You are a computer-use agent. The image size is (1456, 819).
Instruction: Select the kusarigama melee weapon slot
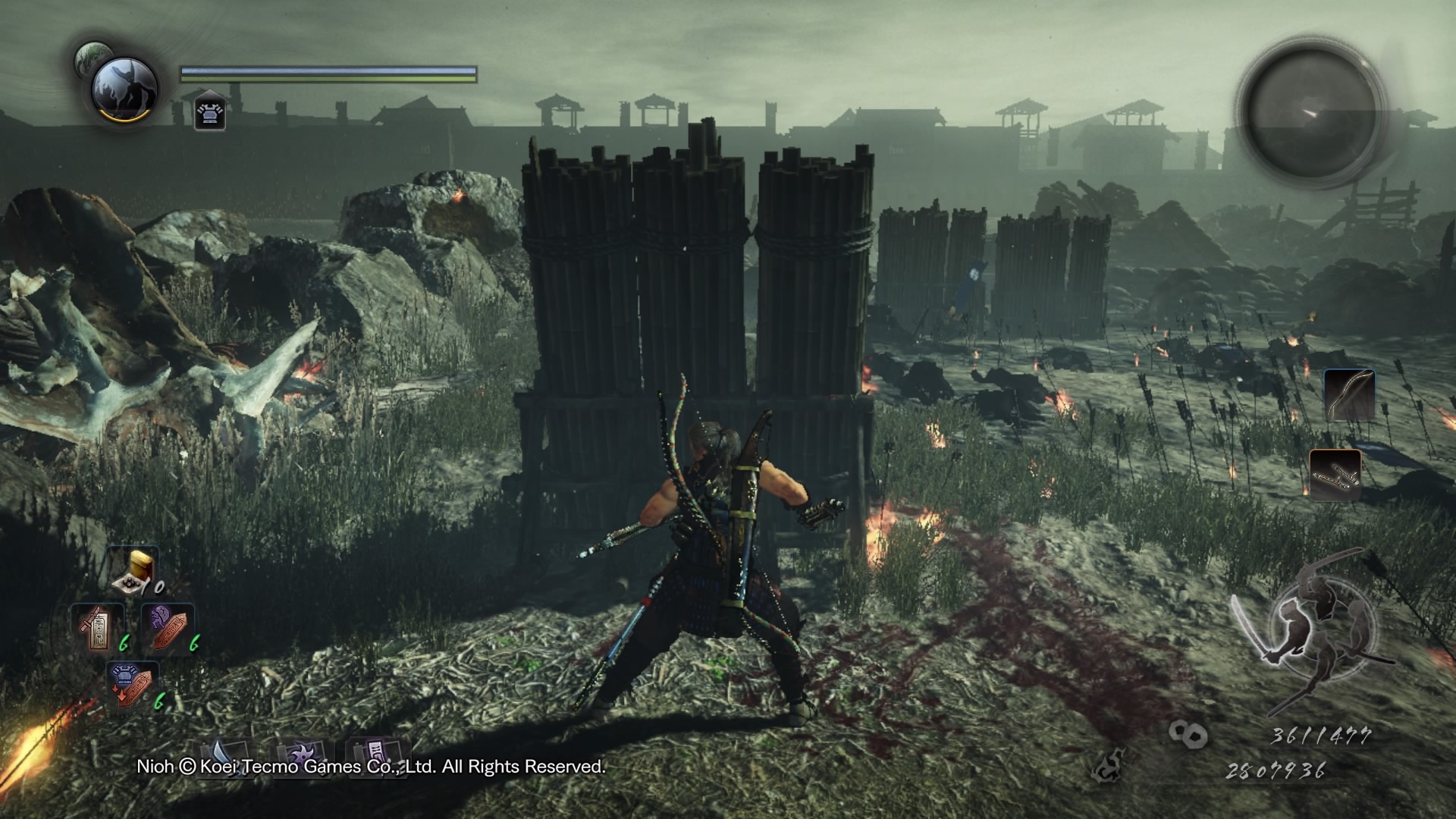coord(1335,475)
